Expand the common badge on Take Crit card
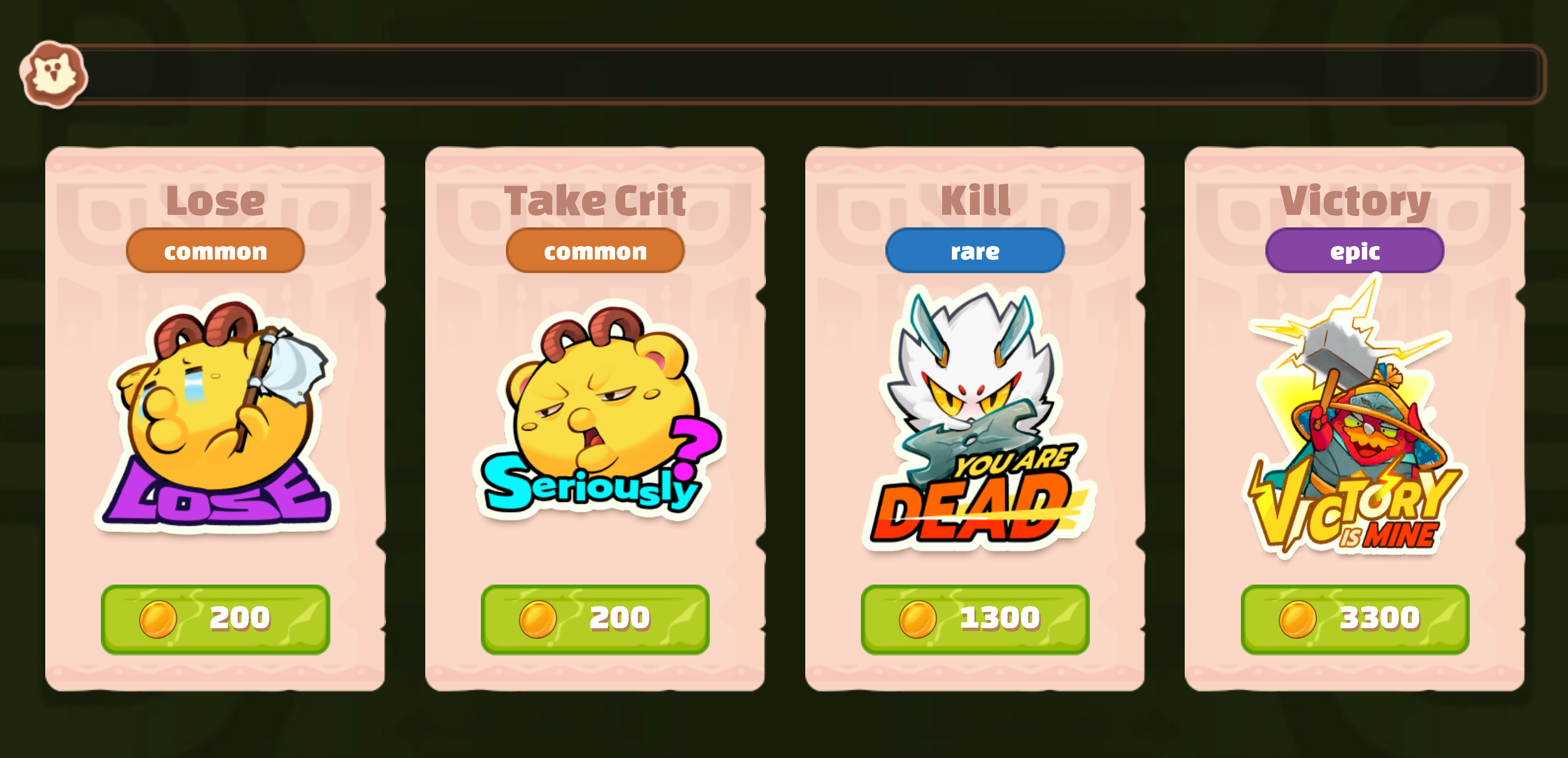1568x758 pixels. pyautogui.click(x=595, y=251)
